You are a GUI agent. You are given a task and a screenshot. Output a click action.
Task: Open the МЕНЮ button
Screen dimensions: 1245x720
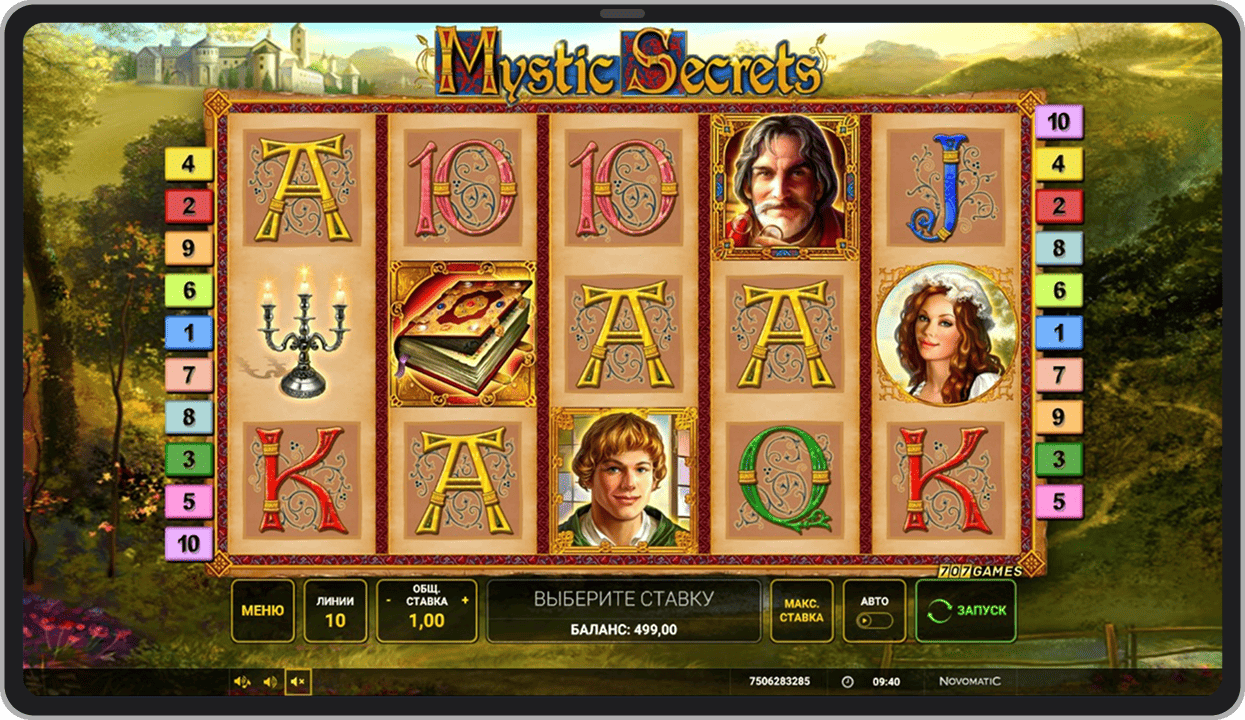[263, 610]
